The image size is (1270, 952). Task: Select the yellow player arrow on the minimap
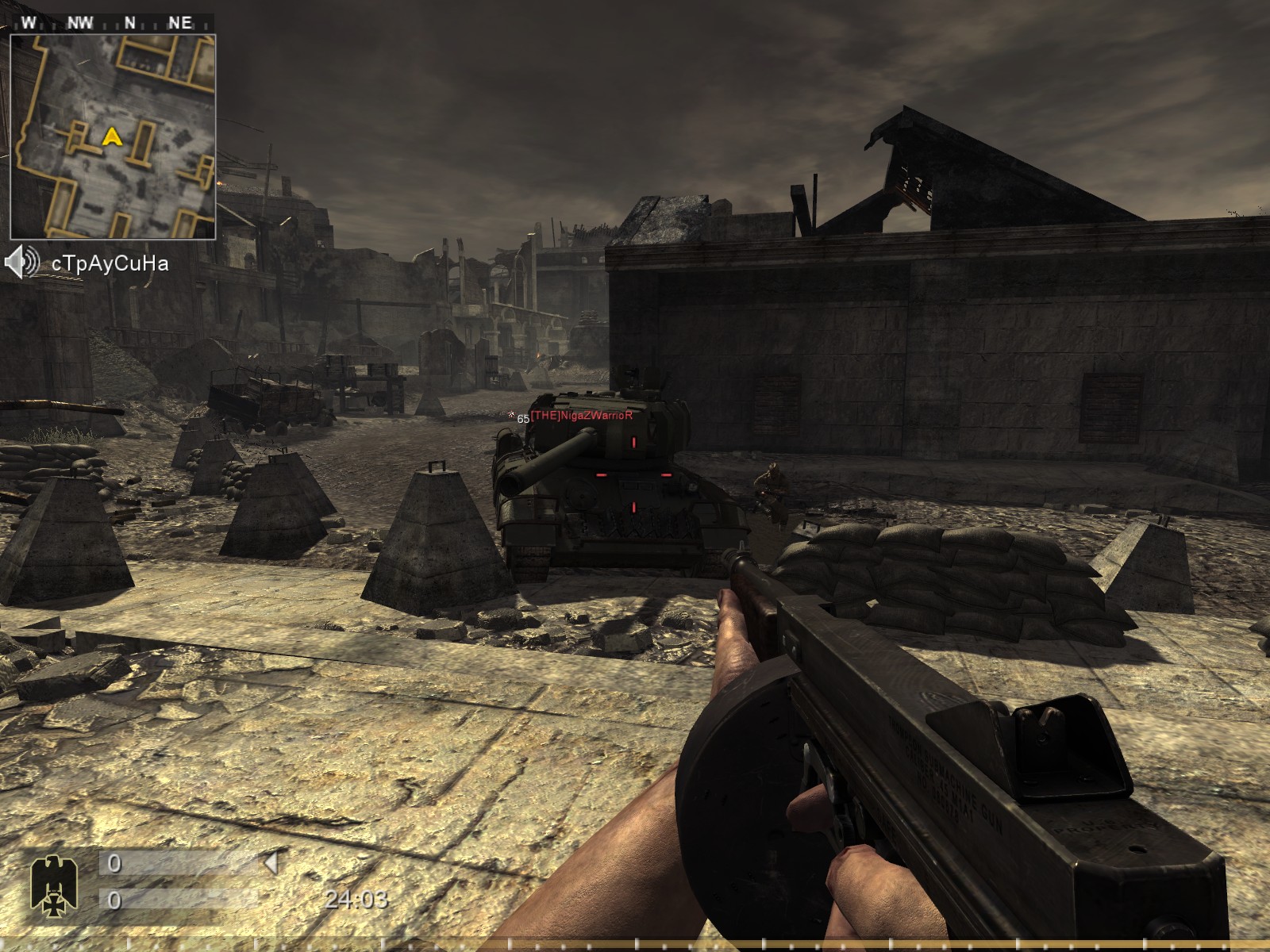tap(113, 137)
